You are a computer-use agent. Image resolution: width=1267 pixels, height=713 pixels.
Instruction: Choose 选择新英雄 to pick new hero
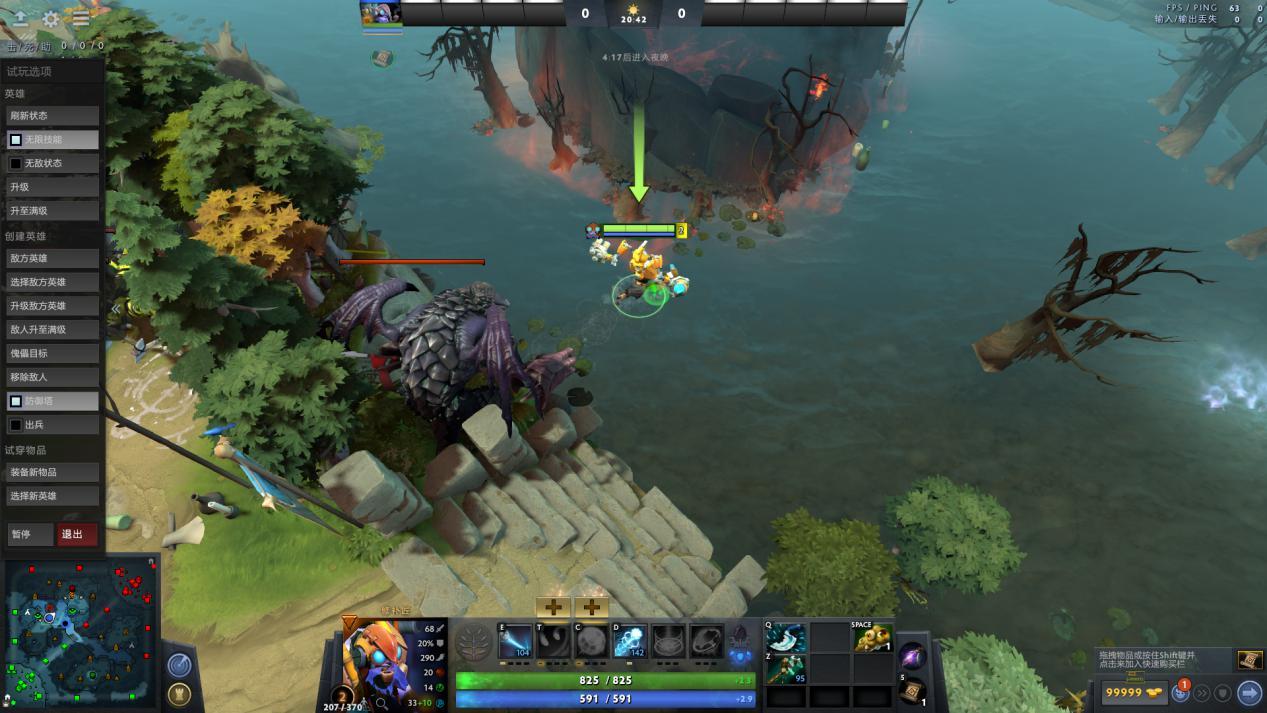53,496
